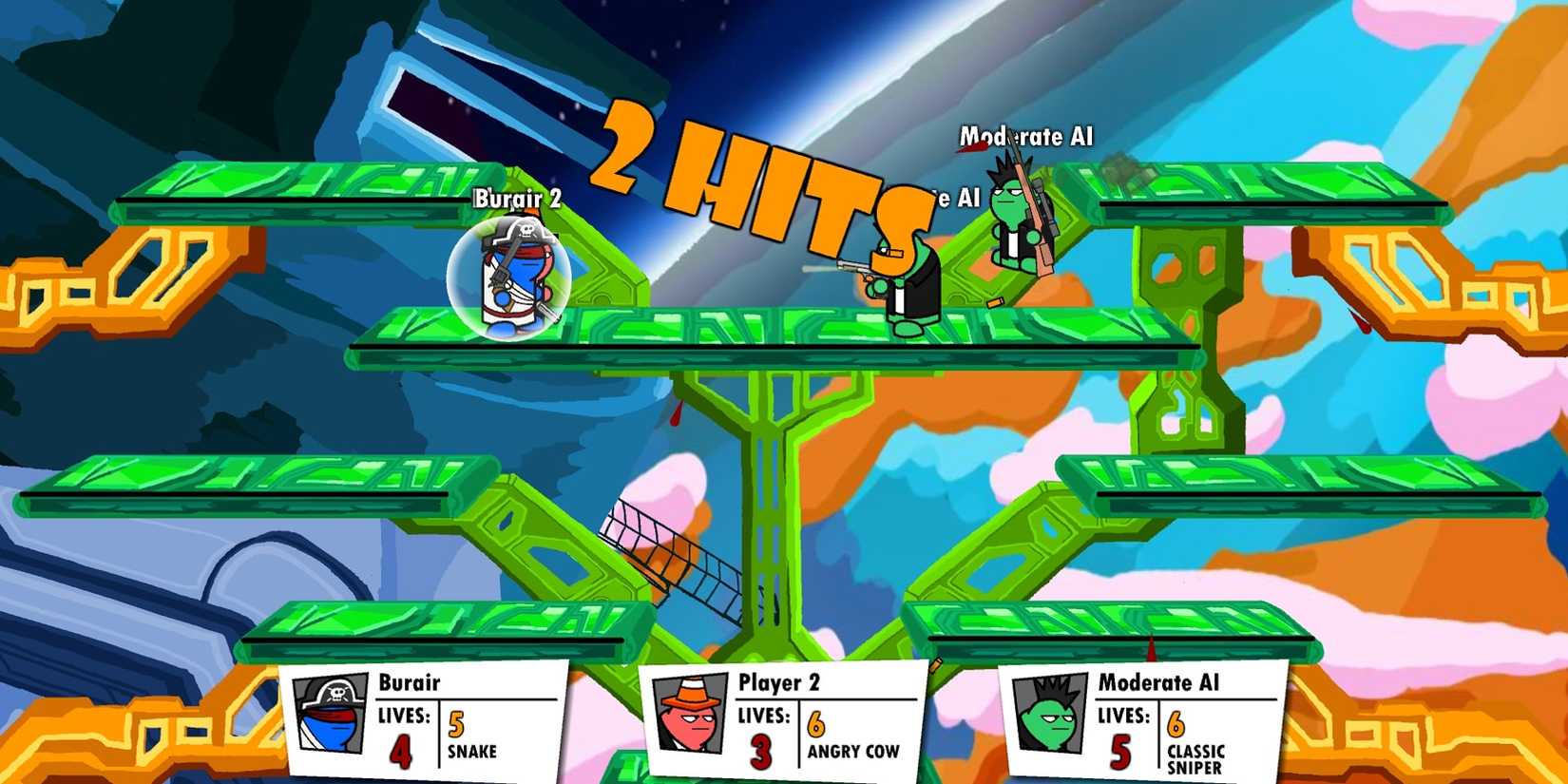Expand Player 2's stats card
1568x784 pixels.
779,722
